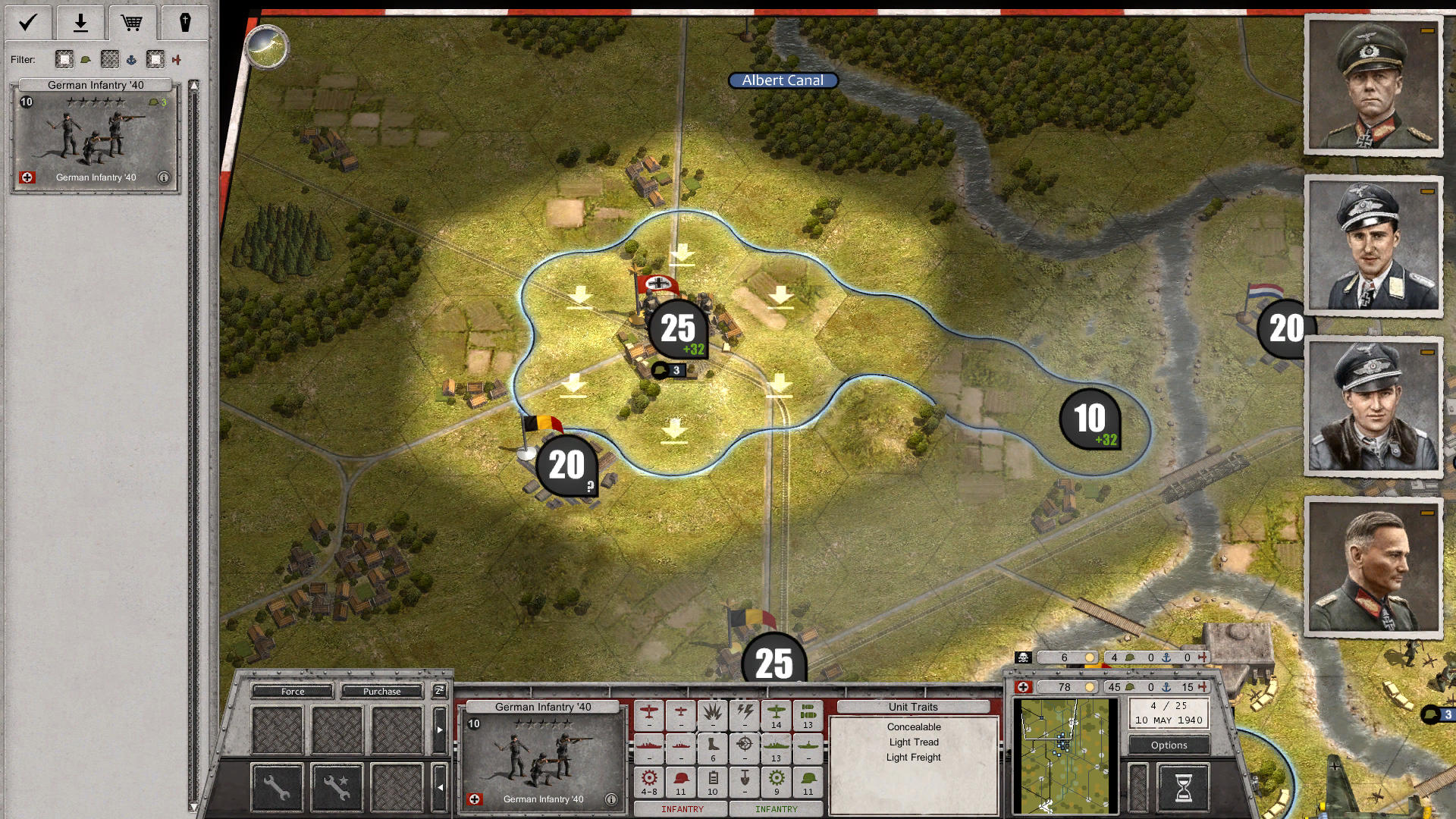Open the Purchase panel

[x=382, y=692]
